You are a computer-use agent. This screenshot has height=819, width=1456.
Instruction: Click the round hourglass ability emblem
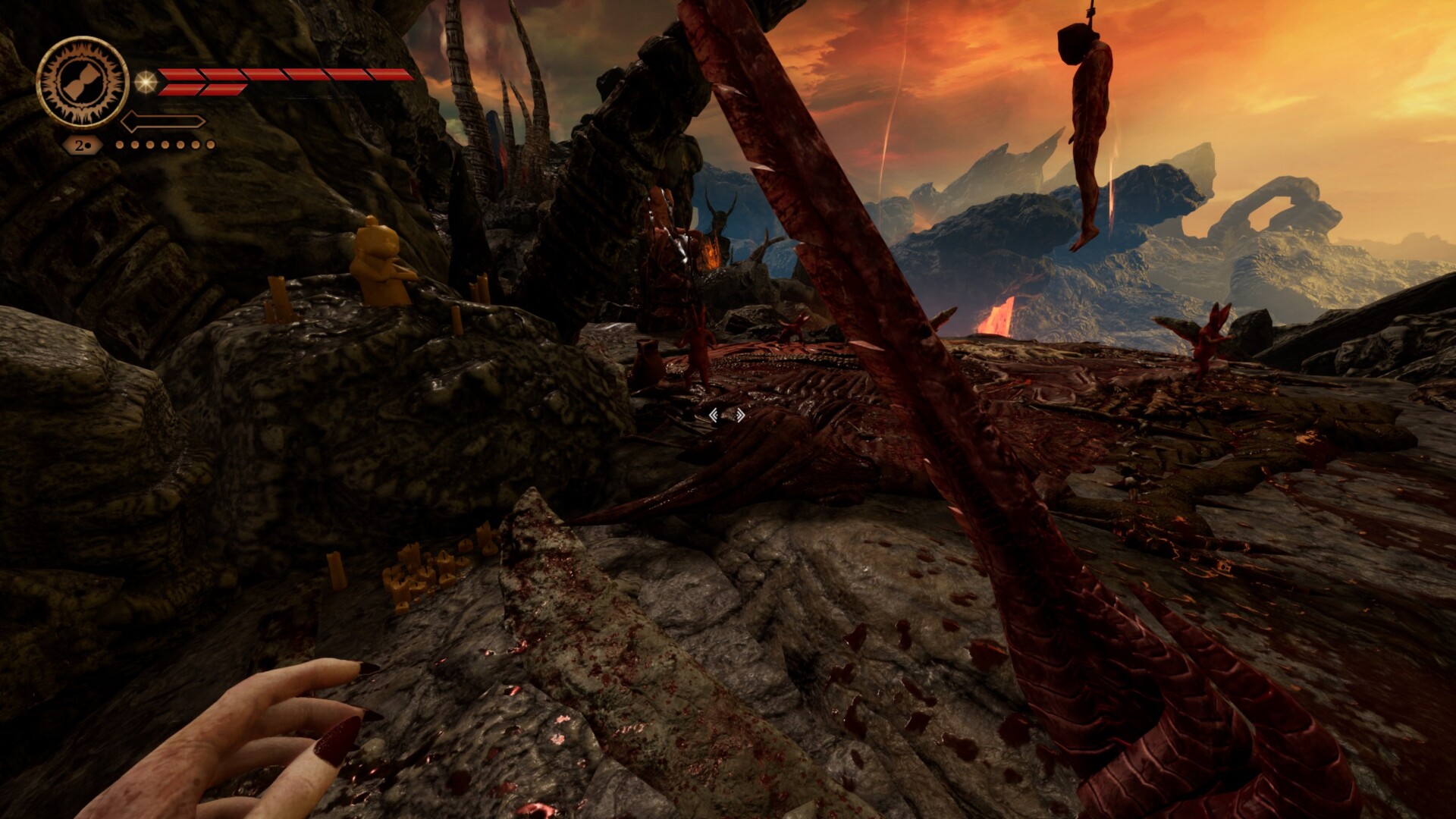[82, 82]
